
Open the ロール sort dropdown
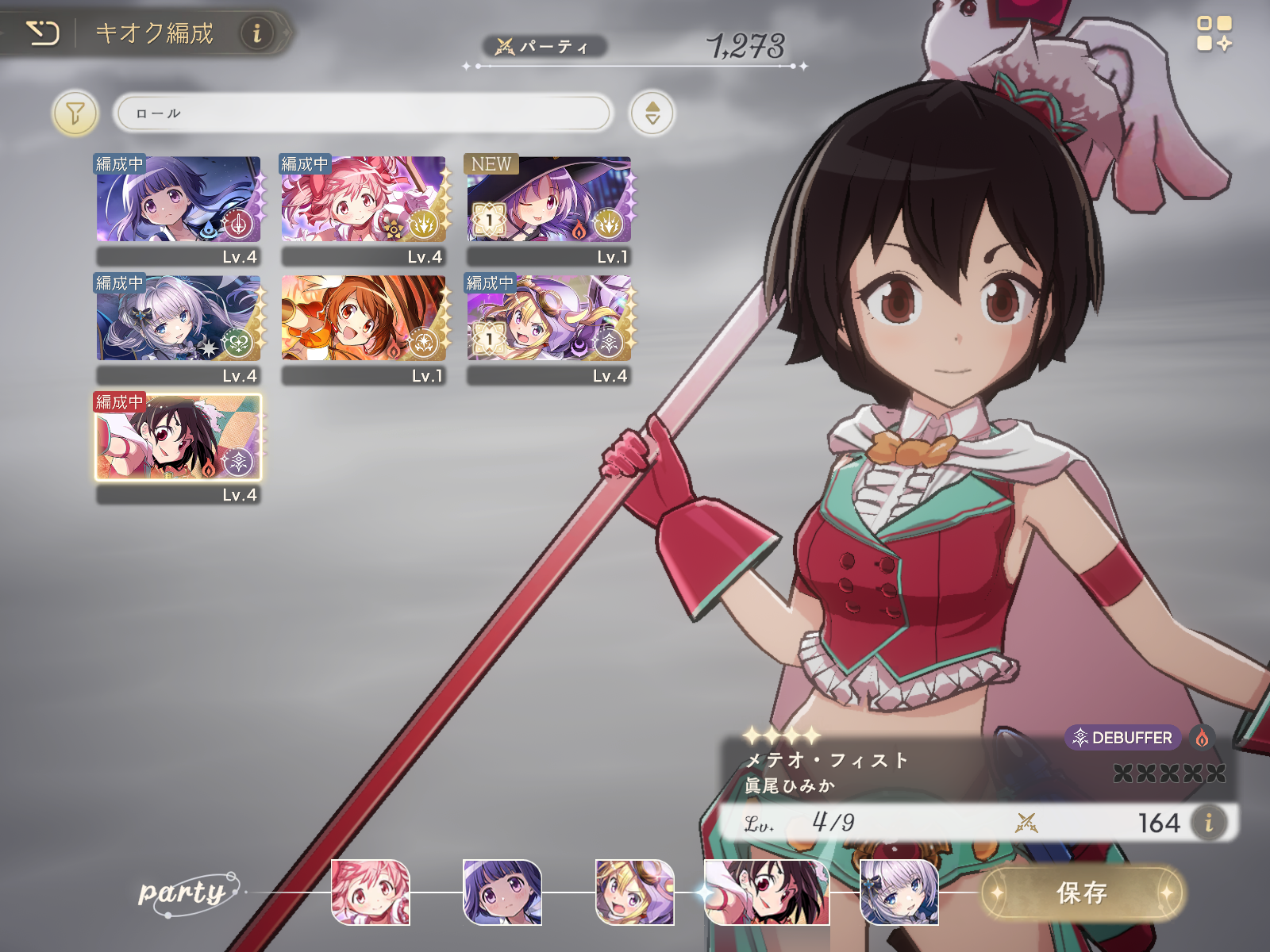(364, 113)
